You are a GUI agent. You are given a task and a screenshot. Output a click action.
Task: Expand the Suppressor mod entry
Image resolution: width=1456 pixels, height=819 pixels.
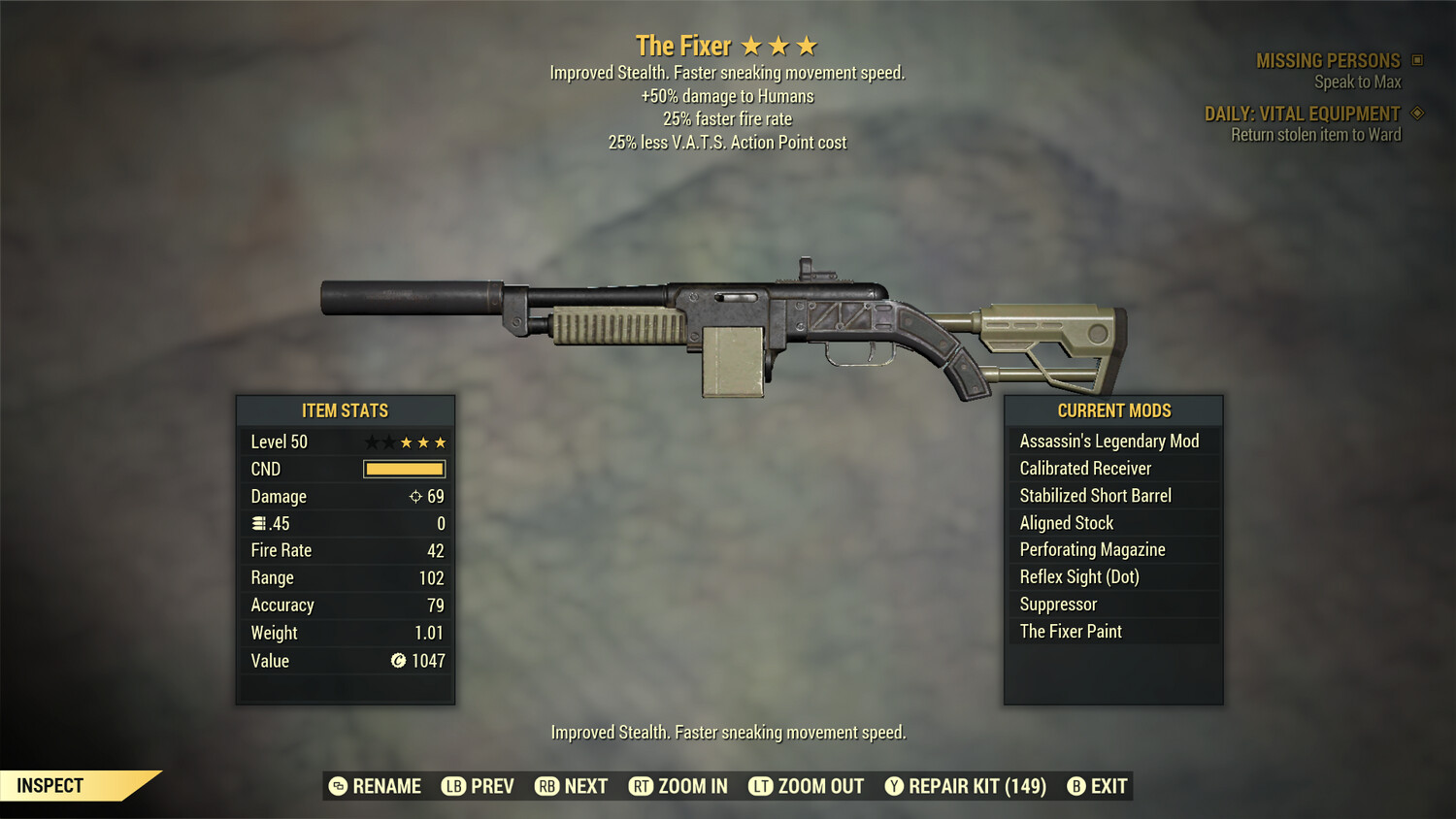click(1058, 604)
